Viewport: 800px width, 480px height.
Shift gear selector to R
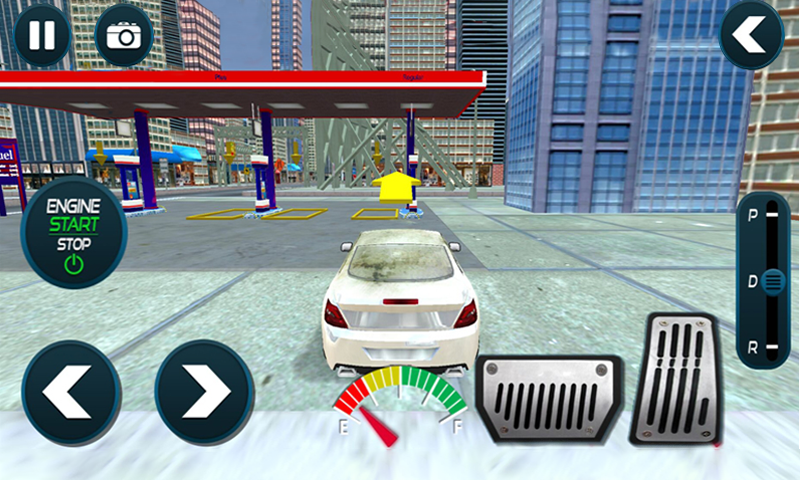click(x=750, y=347)
